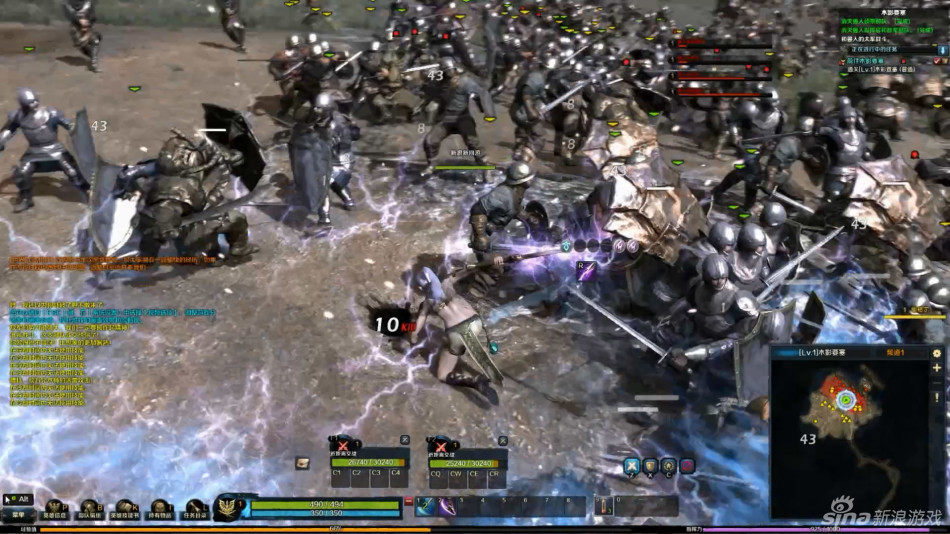Activate the crossed swords command icon
This screenshot has height=534, width=950.
(632, 465)
